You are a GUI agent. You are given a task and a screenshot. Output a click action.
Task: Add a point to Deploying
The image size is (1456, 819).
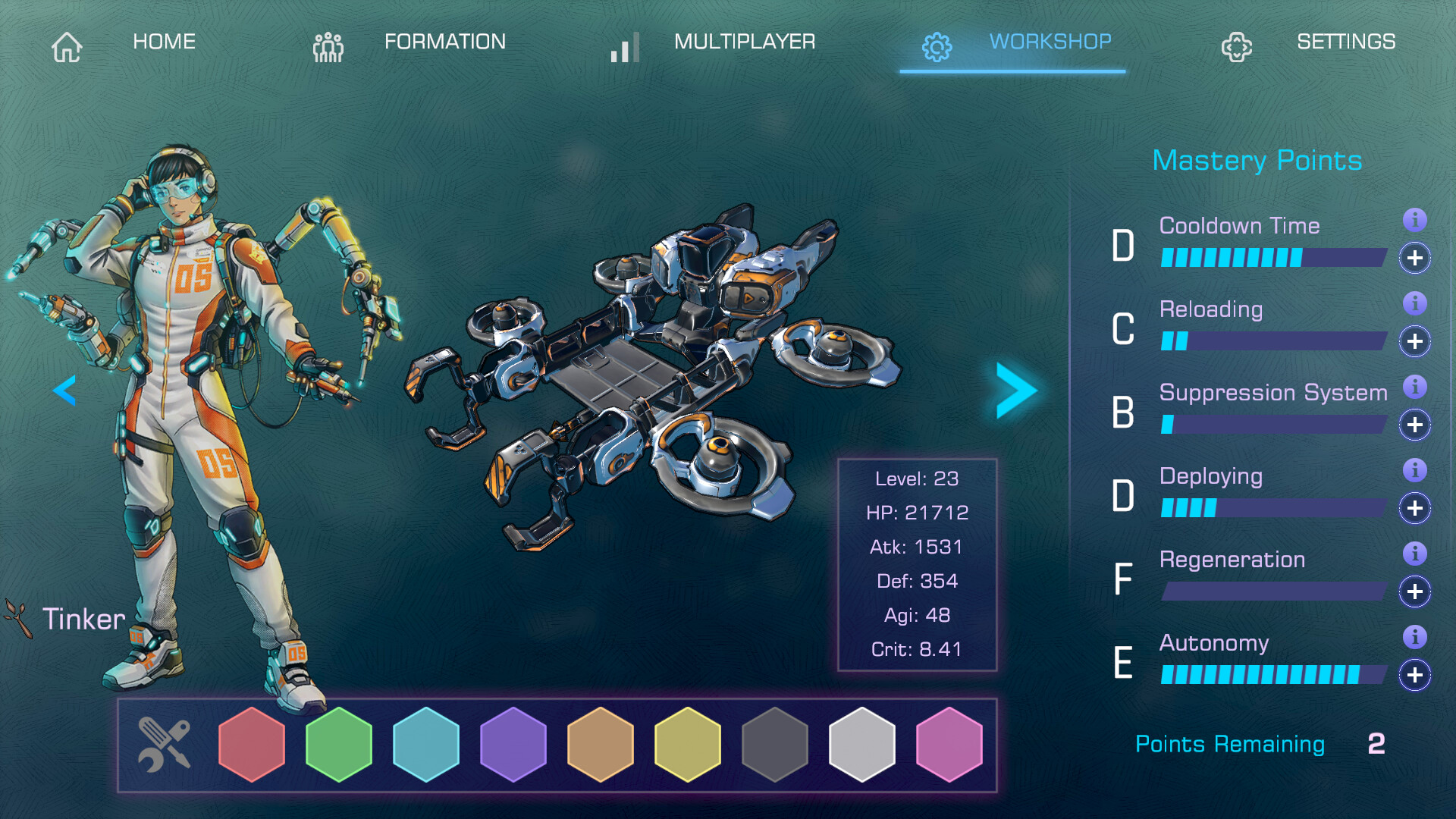tap(1414, 509)
